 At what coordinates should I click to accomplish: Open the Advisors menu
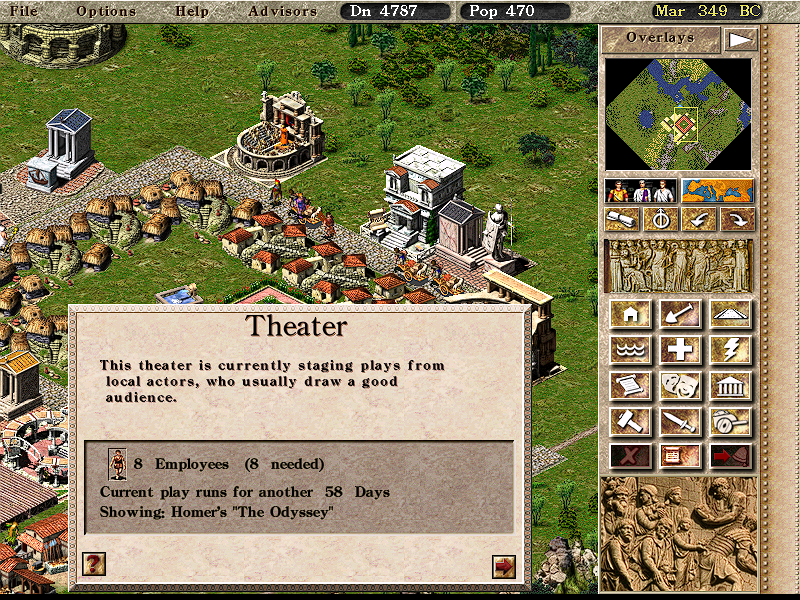pos(282,11)
